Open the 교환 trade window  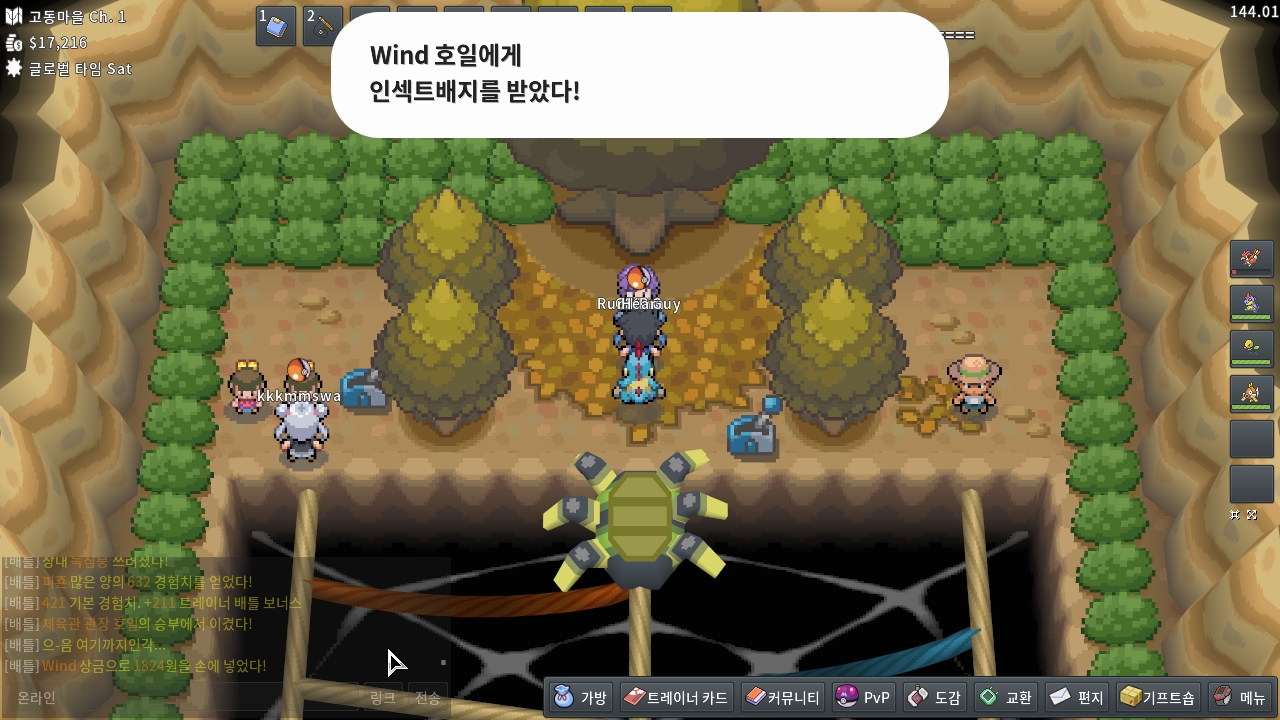pyautogui.click(x=1006, y=697)
